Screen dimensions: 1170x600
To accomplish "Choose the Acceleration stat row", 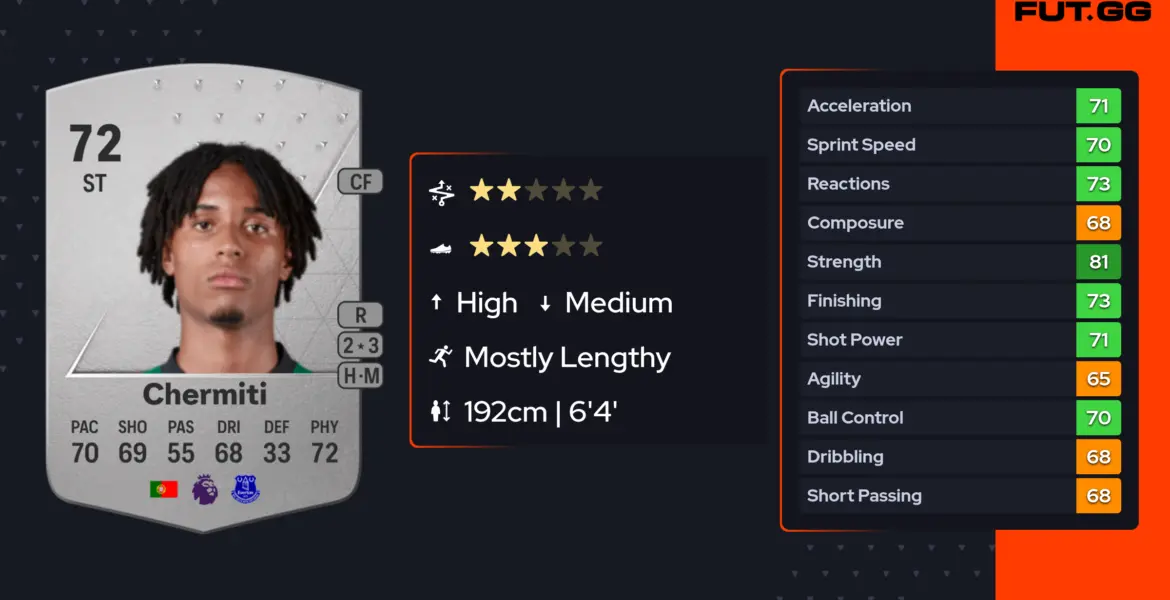I will pos(959,106).
